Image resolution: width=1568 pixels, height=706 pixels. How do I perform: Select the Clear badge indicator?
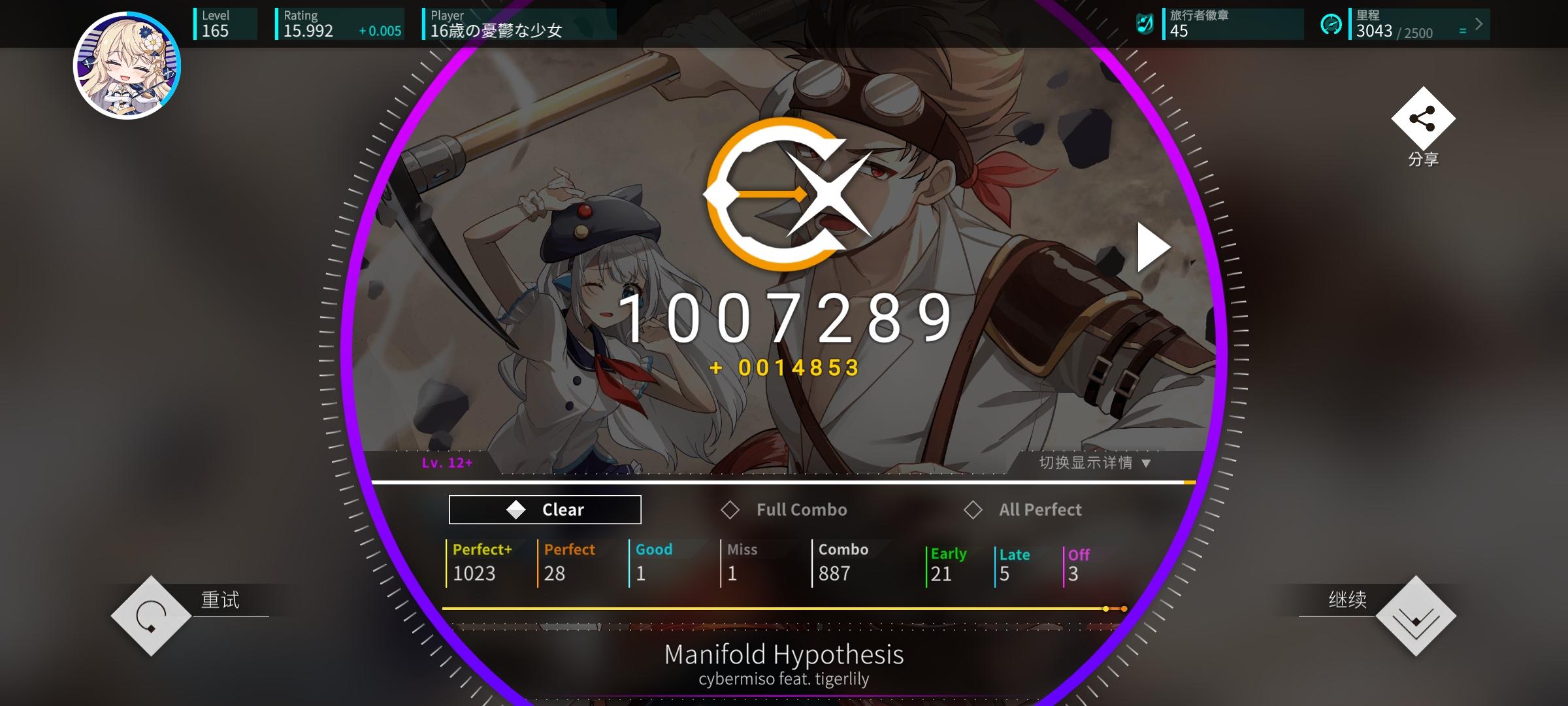pos(544,509)
